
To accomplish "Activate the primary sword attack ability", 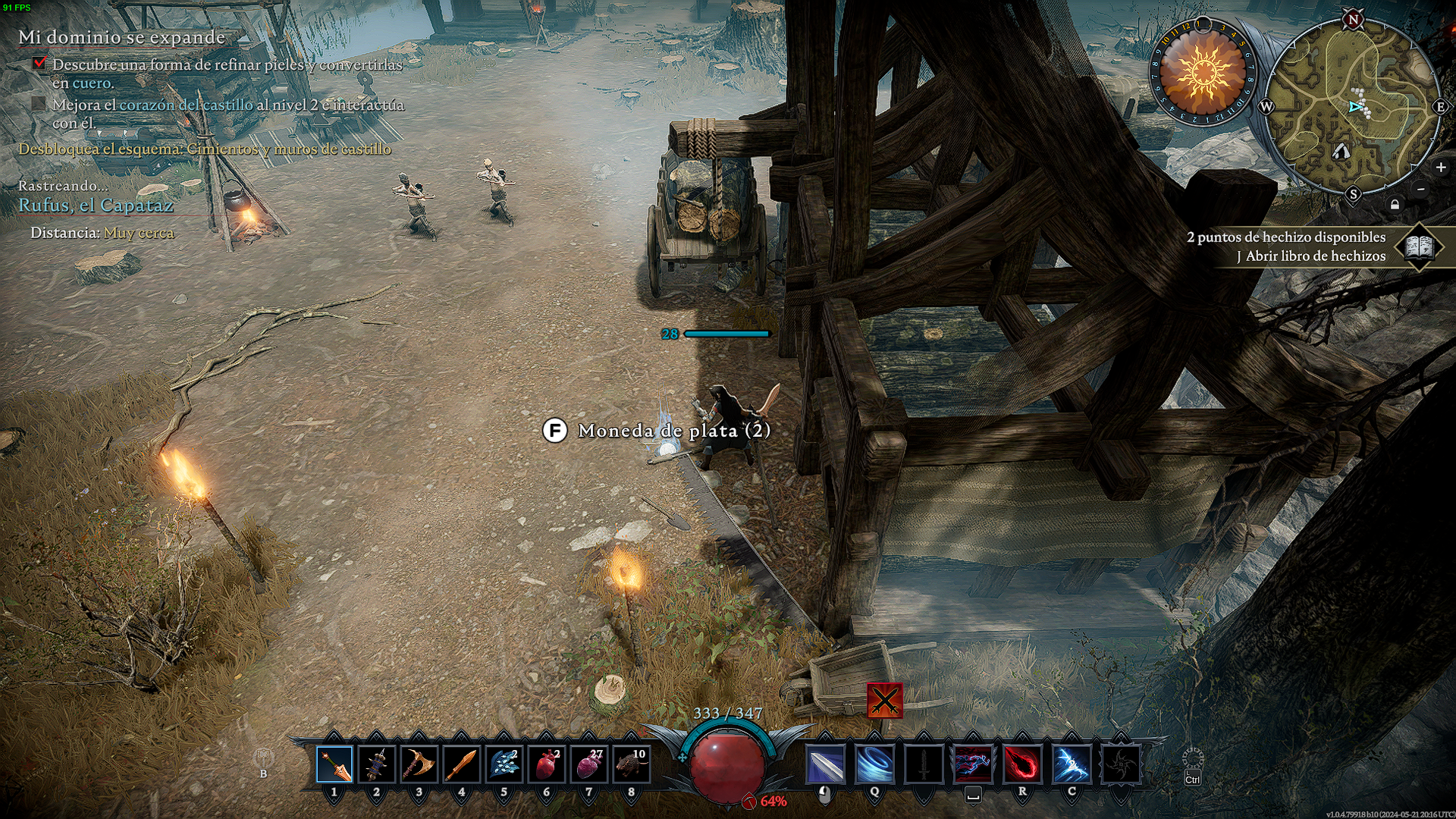I will [x=825, y=764].
